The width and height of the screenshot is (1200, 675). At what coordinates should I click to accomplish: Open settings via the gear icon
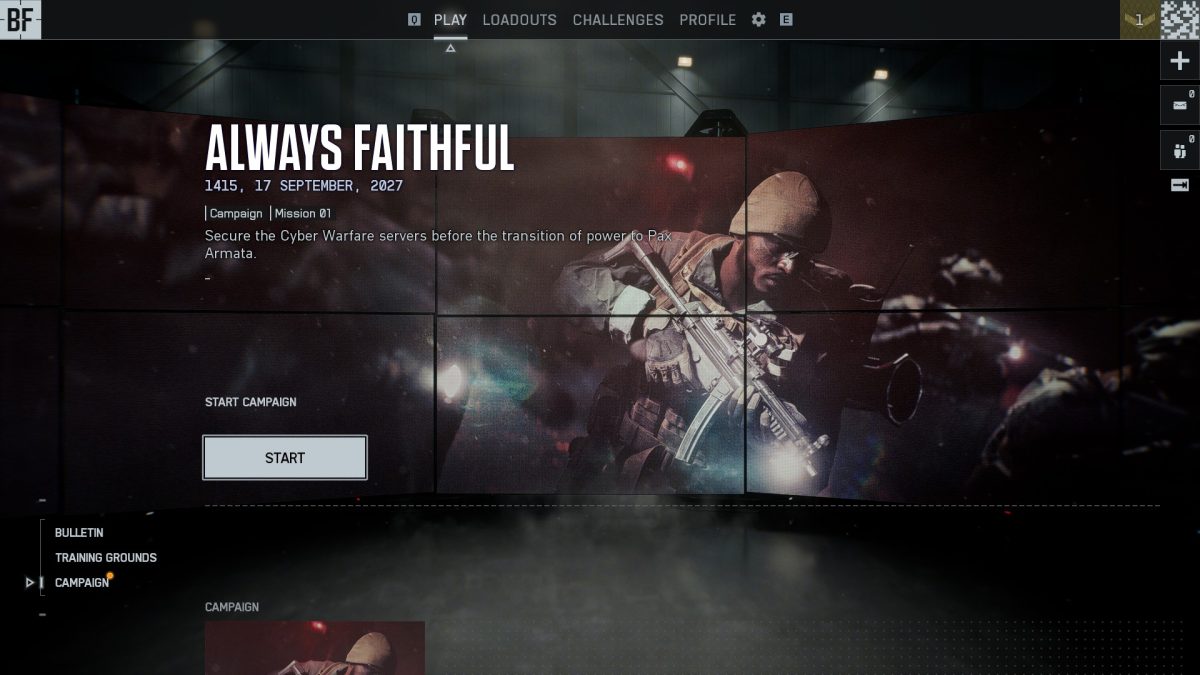(x=759, y=20)
